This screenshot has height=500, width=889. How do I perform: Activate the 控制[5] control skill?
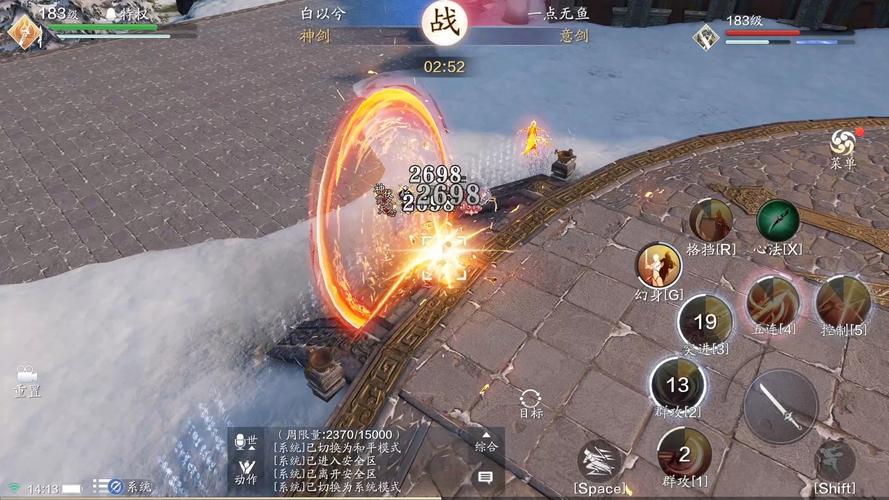pos(843,301)
